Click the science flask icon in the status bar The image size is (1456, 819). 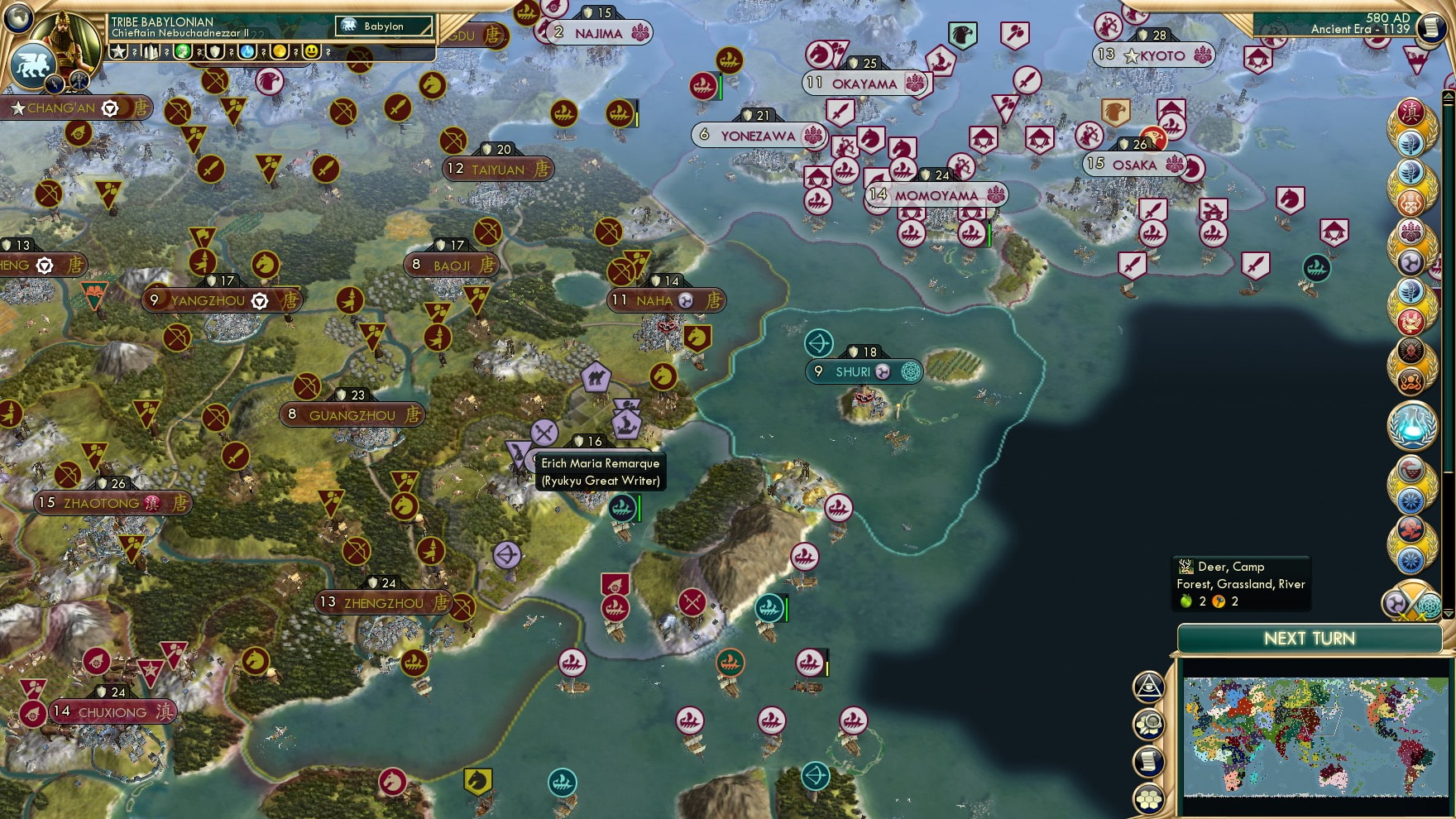pyautogui.click(x=246, y=51)
